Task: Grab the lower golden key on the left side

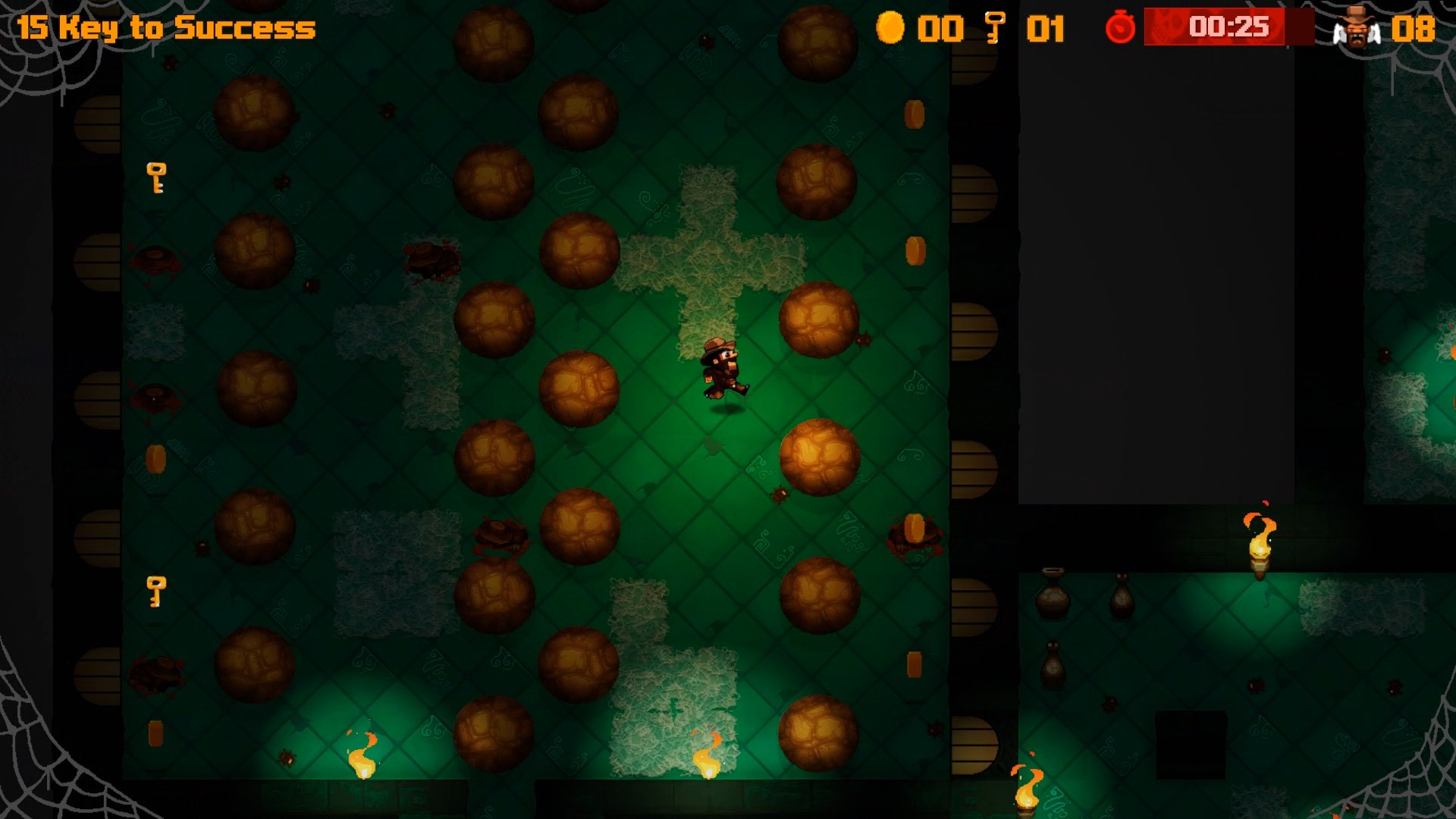Action: [x=156, y=591]
